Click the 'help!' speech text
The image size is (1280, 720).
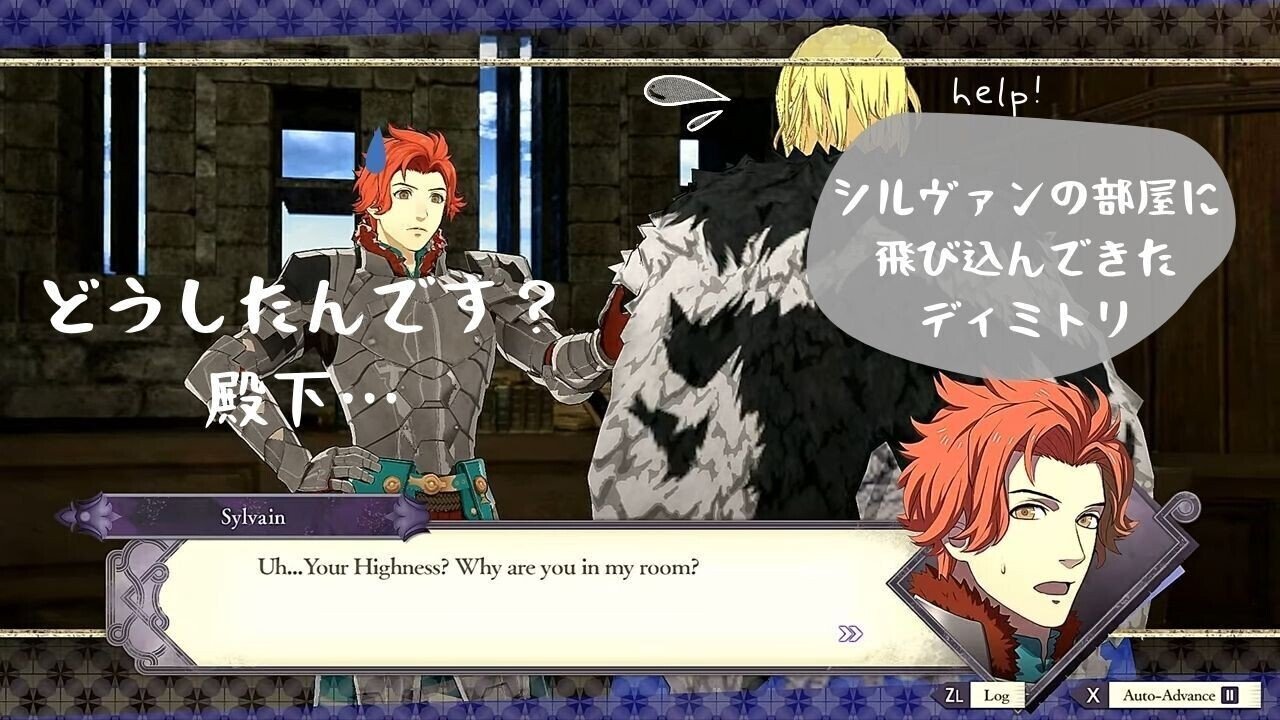click(996, 95)
